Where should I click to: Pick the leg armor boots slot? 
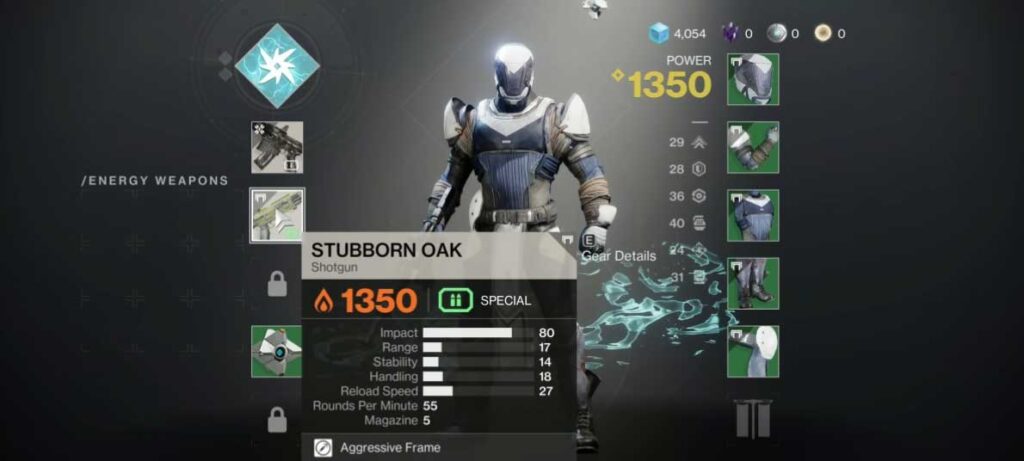753,283
